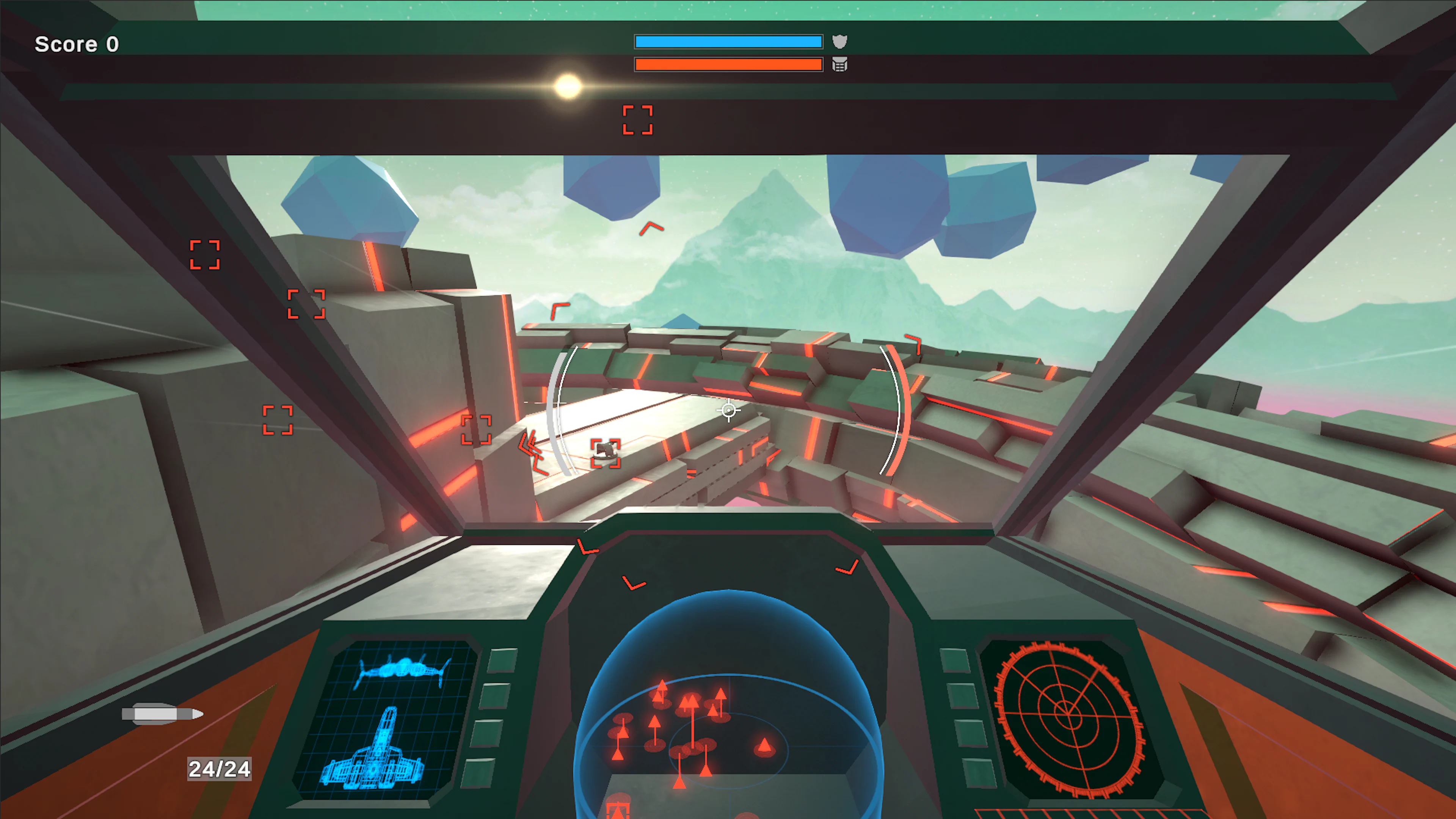This screenshot has width=1456, height=819.
Task: Select the missile icon on the left console
Action: [x=164, y=714]
